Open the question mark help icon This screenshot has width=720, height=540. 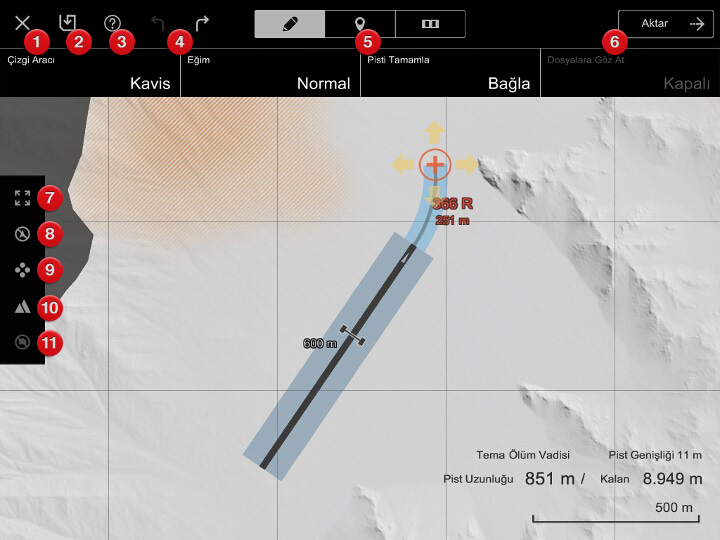click(112, 22)
